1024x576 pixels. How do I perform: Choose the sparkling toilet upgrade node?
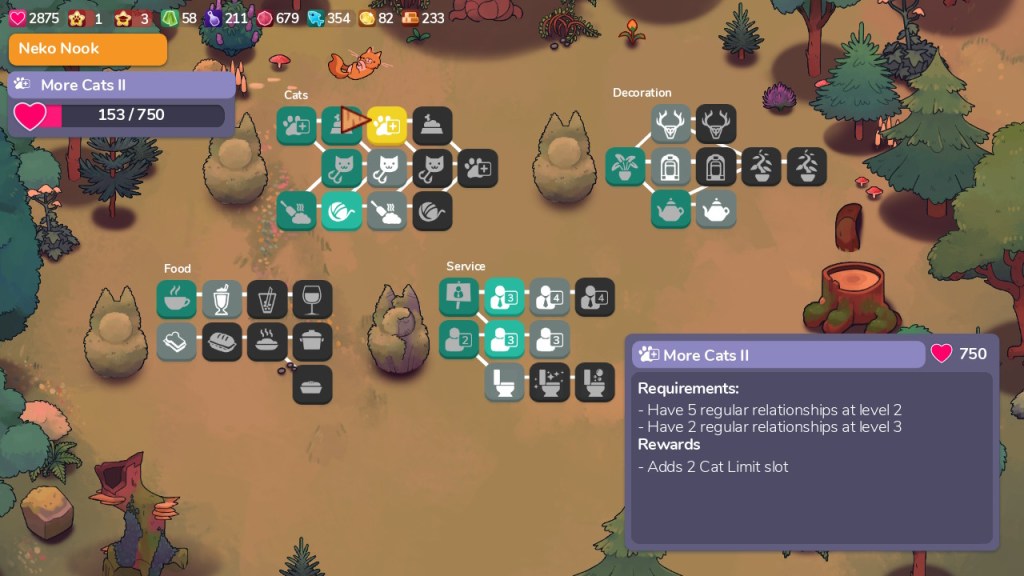tap(549, 381)
